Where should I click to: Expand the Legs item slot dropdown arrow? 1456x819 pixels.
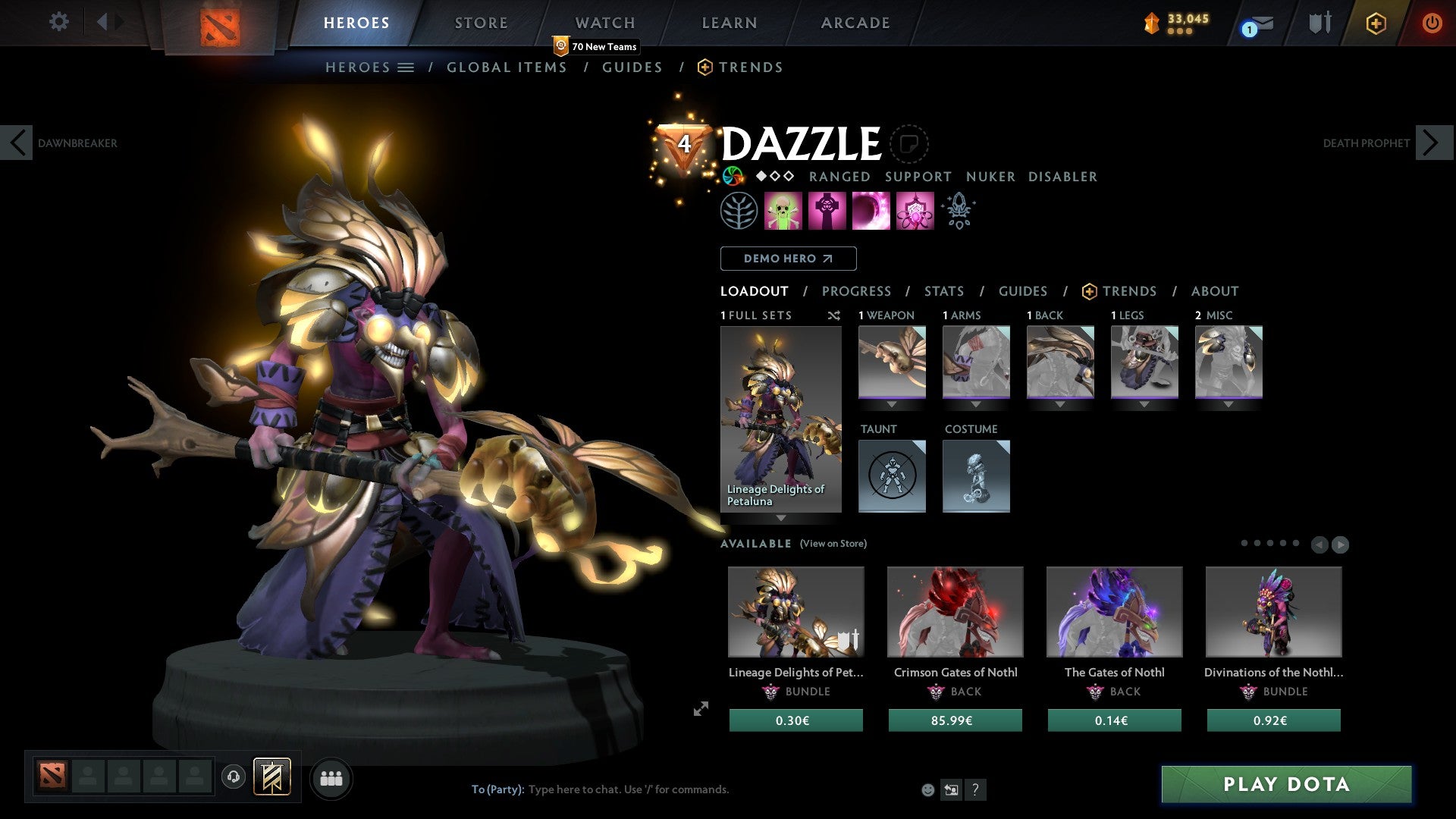tap(1144, 404)
